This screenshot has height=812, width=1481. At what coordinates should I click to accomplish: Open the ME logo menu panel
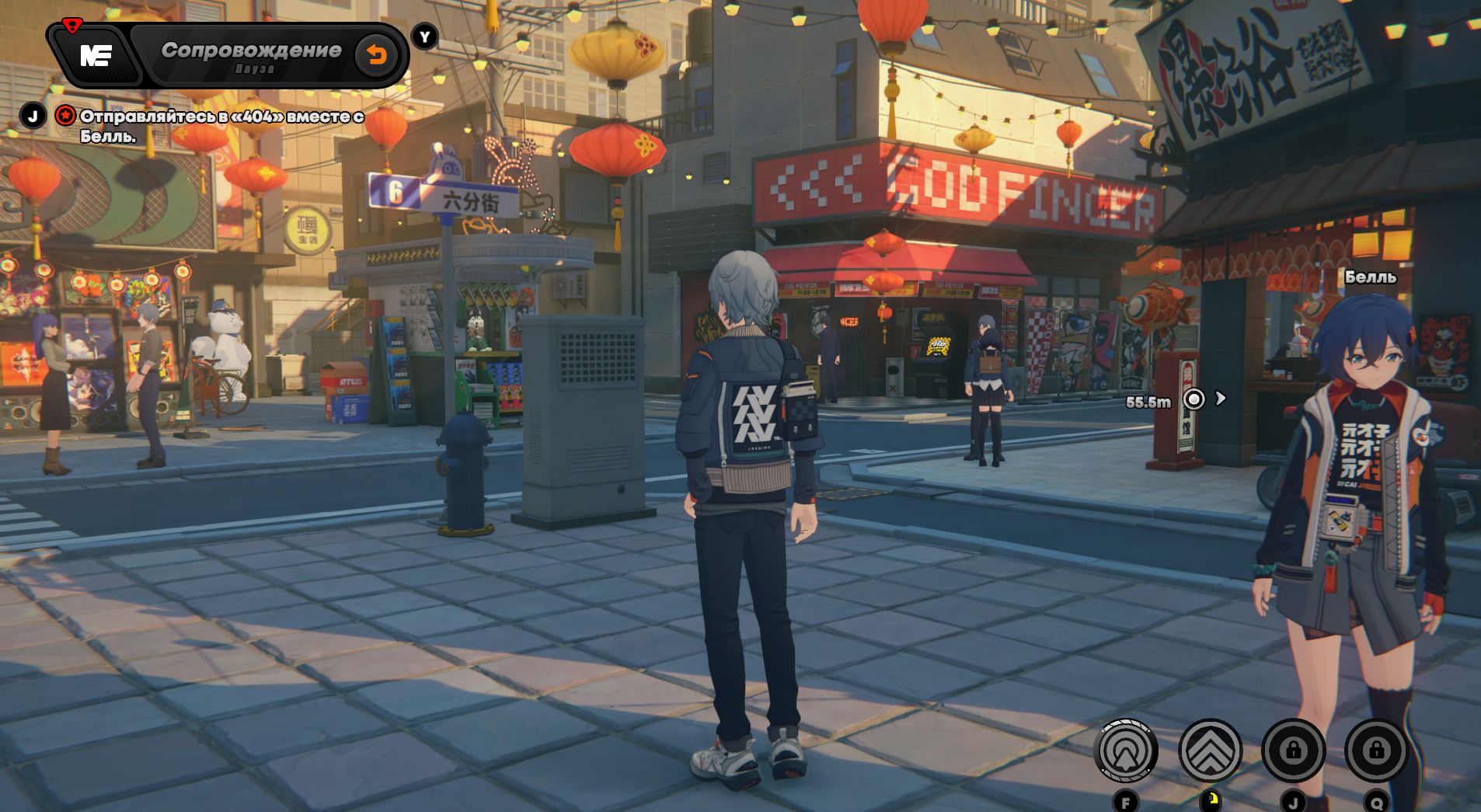point(96,55)
